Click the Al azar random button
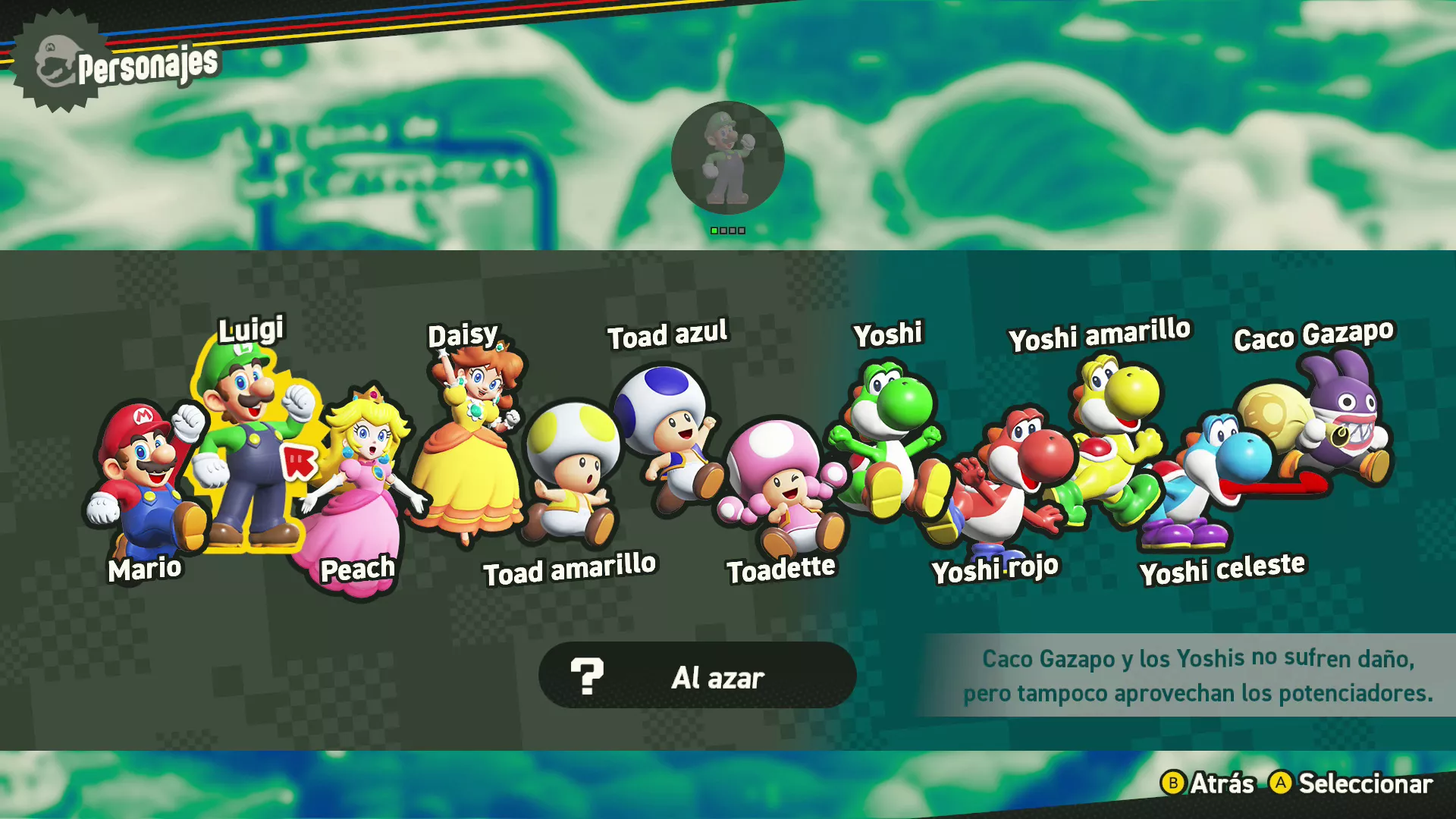The image size is (1456, 819). [697, 676]
